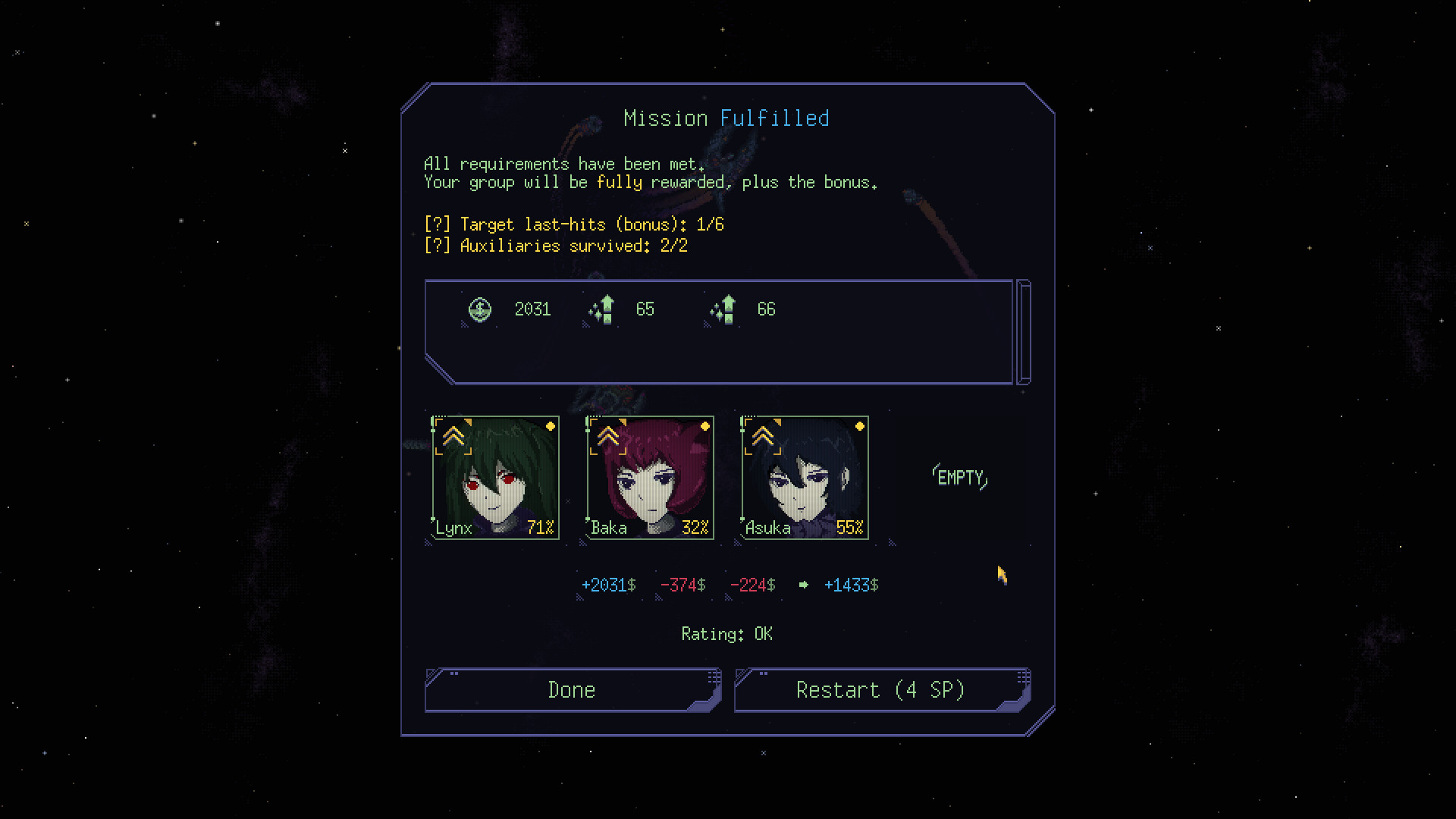Click the currency coin icon showing 2031 reward

tap(480, 309)
